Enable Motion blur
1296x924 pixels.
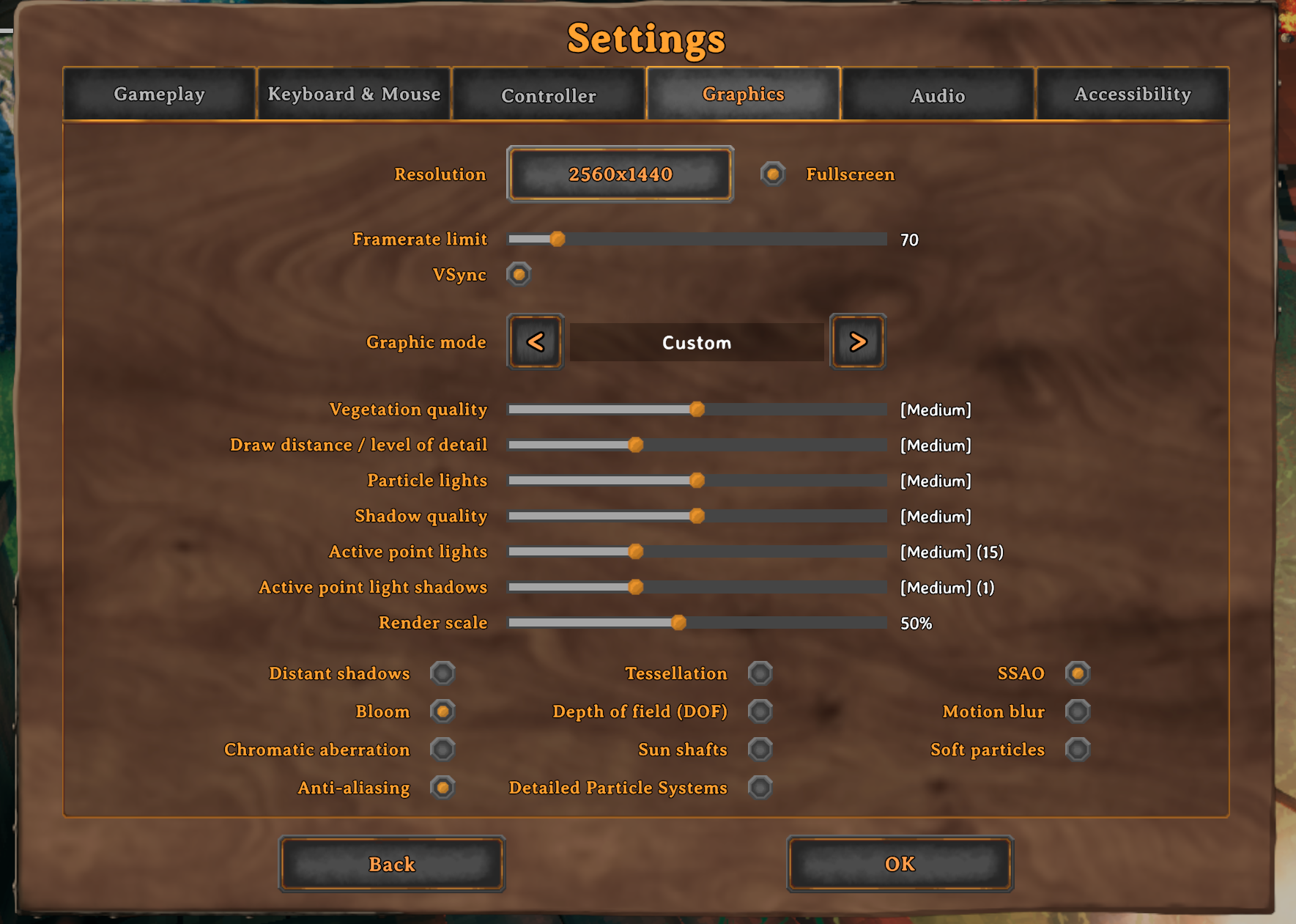pyautogui.click(x=1077, y=711)
